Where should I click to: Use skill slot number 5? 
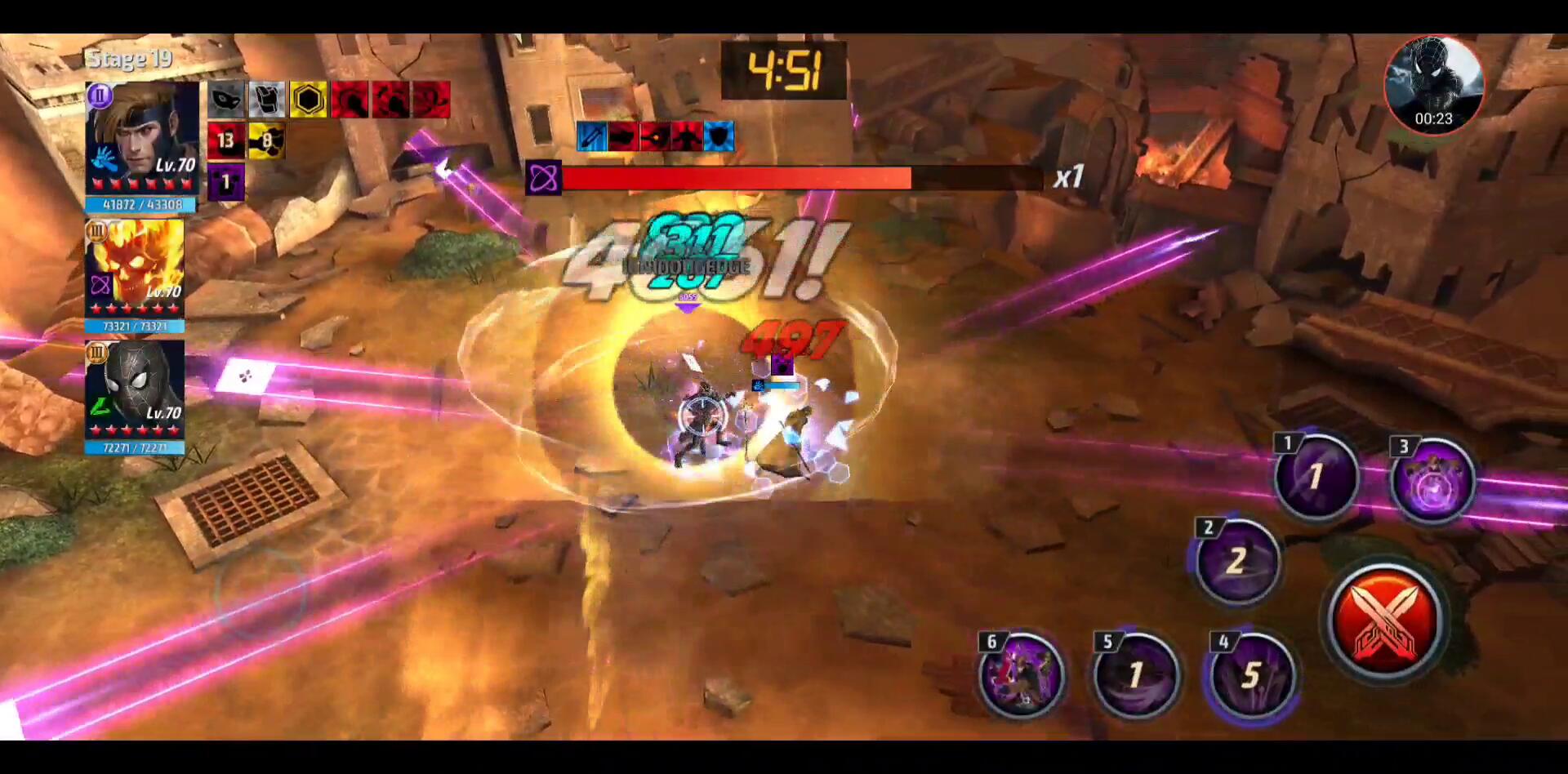(x=1136, y=676)
